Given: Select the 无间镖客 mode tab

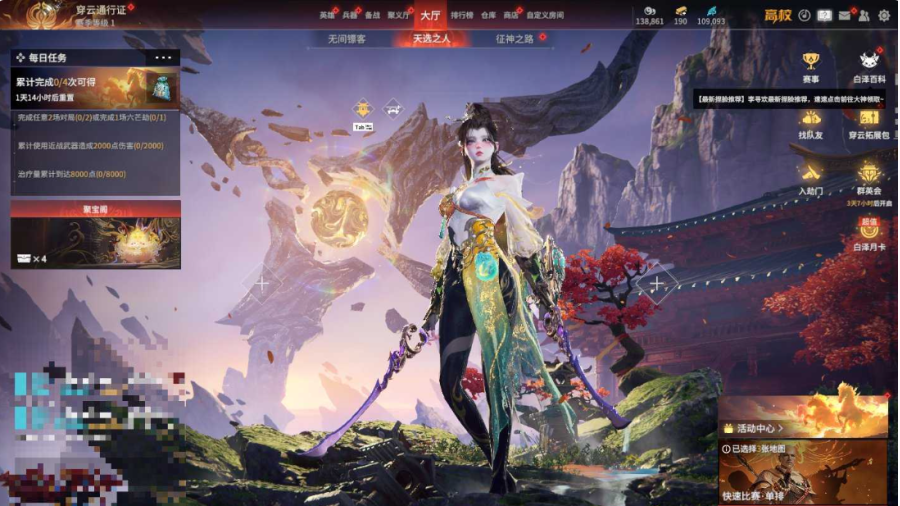Looking at the screenshot, I should tap(347, 39).
